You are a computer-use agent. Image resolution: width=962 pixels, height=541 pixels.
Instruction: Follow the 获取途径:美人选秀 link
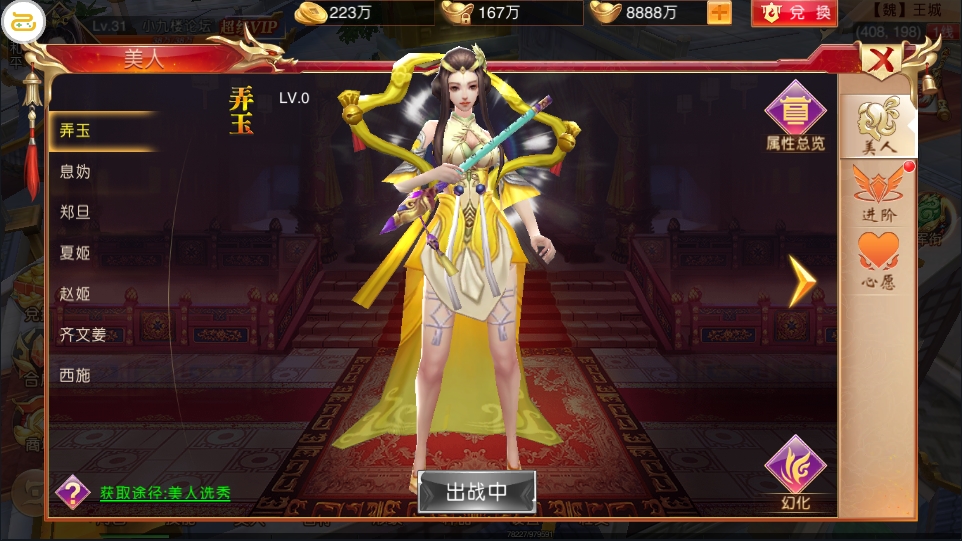coord(165,493)
